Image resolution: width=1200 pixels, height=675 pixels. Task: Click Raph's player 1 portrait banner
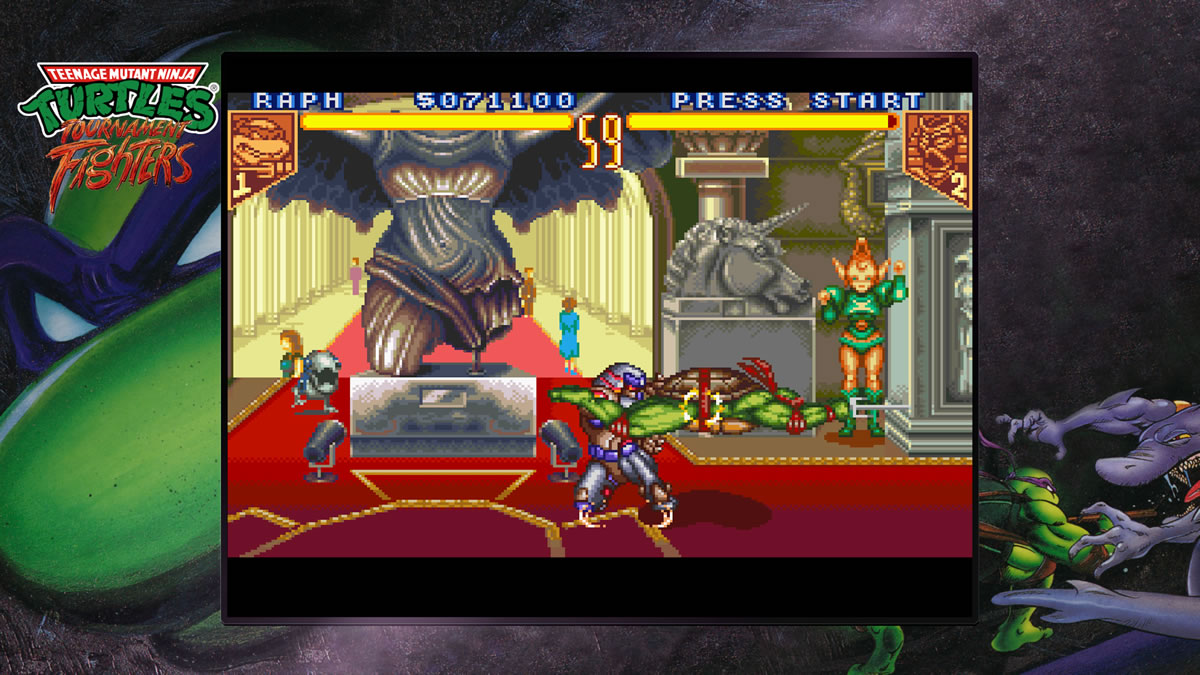[263, 153]
